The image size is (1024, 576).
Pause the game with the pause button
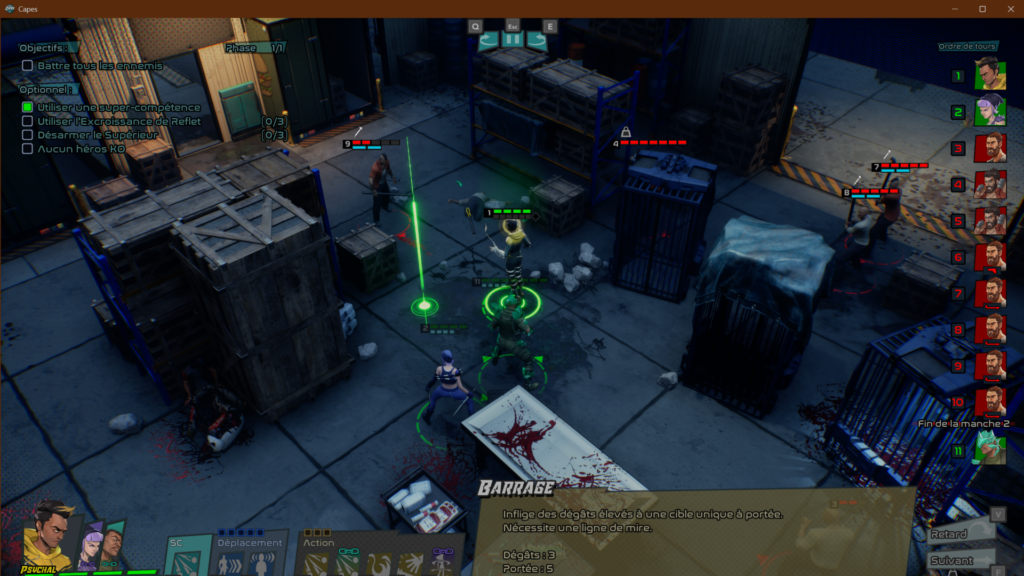(x=512, y=40)
